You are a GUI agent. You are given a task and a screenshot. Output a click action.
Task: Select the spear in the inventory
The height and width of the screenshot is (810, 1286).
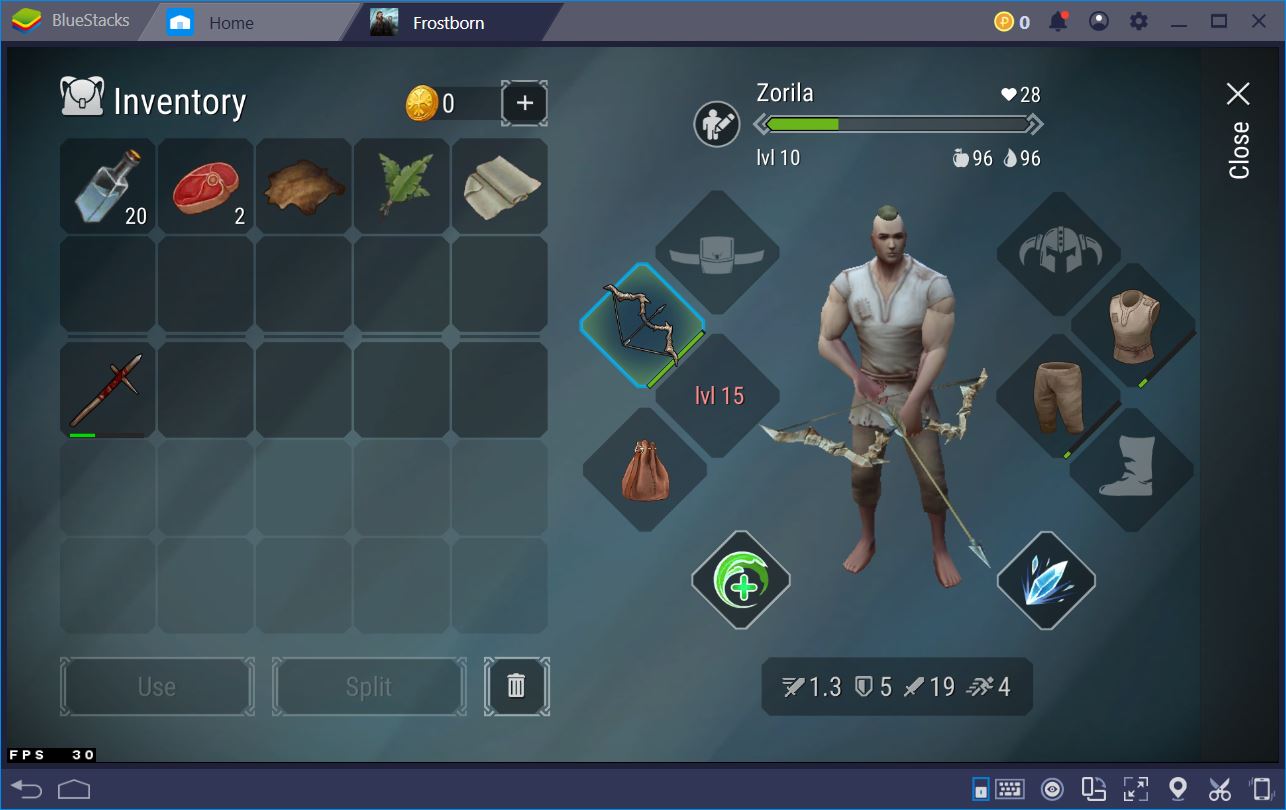(108, 390)
